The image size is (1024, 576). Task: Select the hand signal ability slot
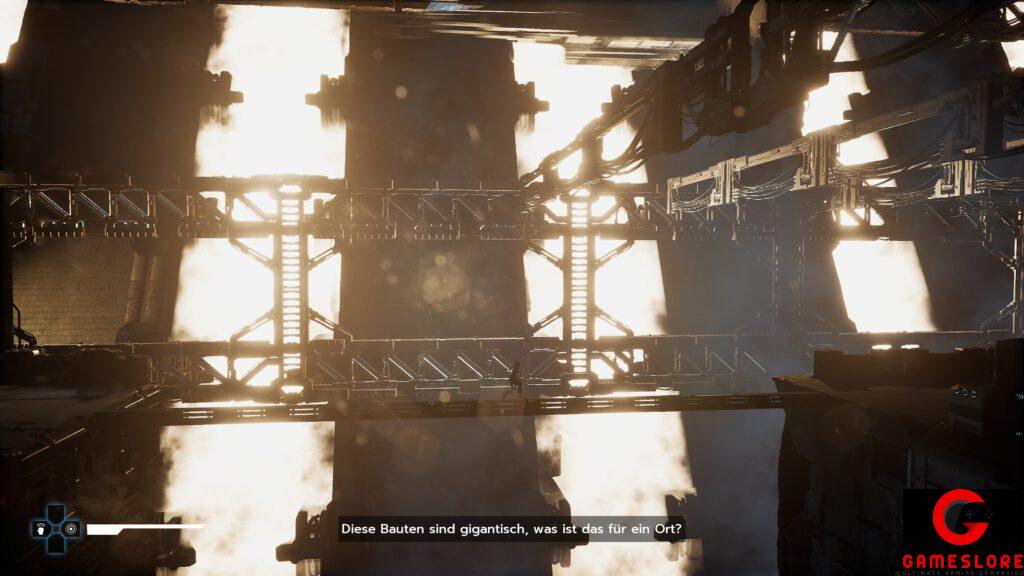click(41, 527)
